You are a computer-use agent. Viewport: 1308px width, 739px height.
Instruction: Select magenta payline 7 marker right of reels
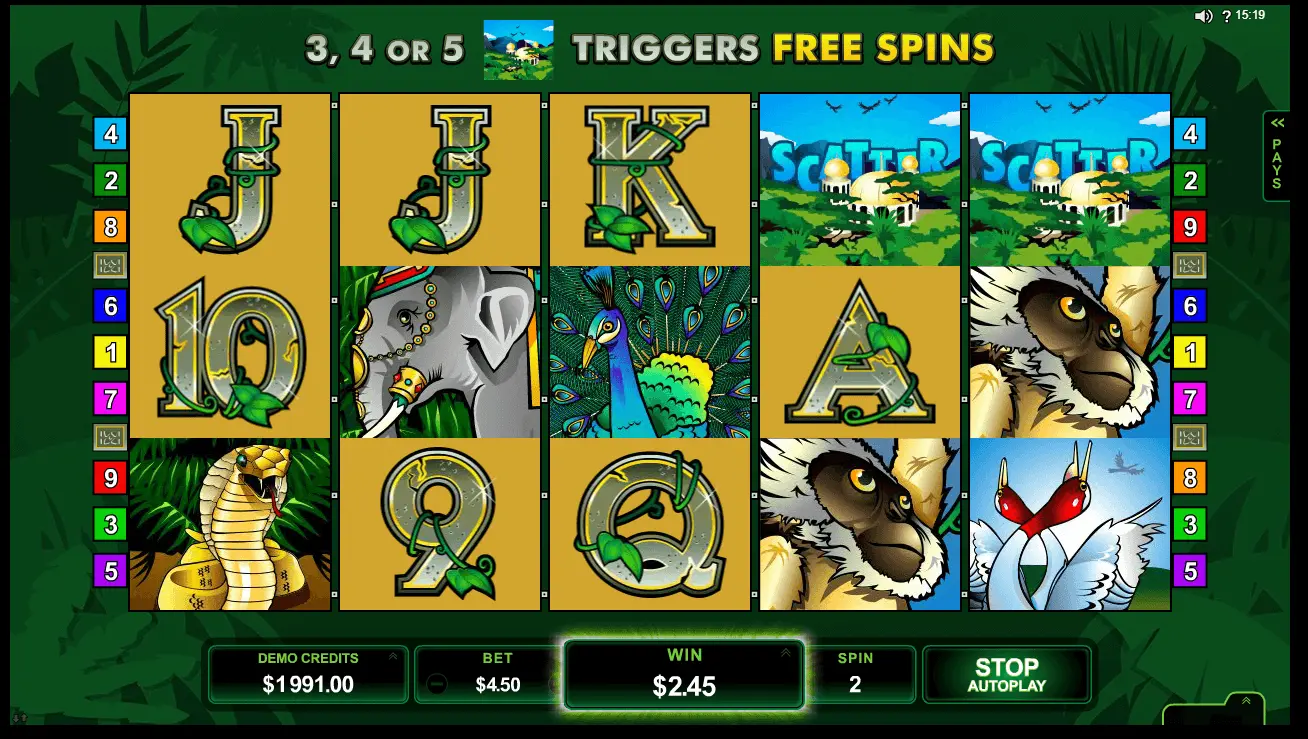pyautogui.click(x=1190, y=400)
